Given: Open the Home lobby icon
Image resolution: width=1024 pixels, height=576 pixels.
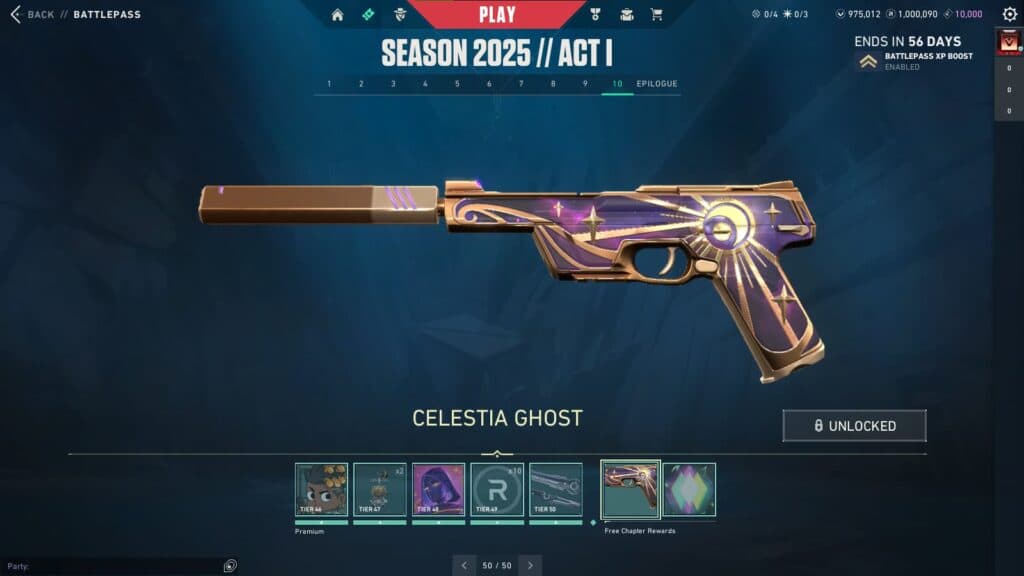Looking at the screenshot, I should [x=337, y=15].
